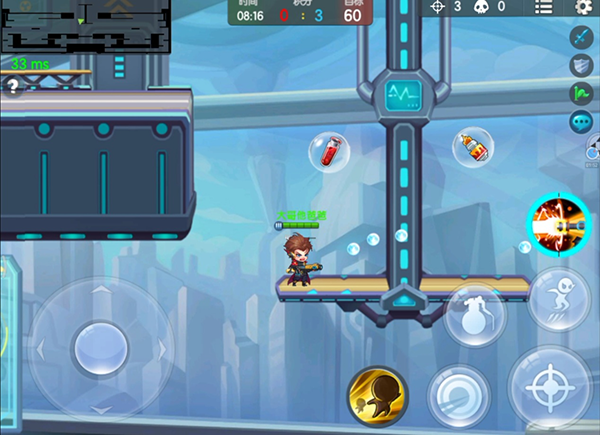The width and height of the screenshot is (600, 435).
Task: Open the scoreboard list icon
Action: click(x=543, y=7)
